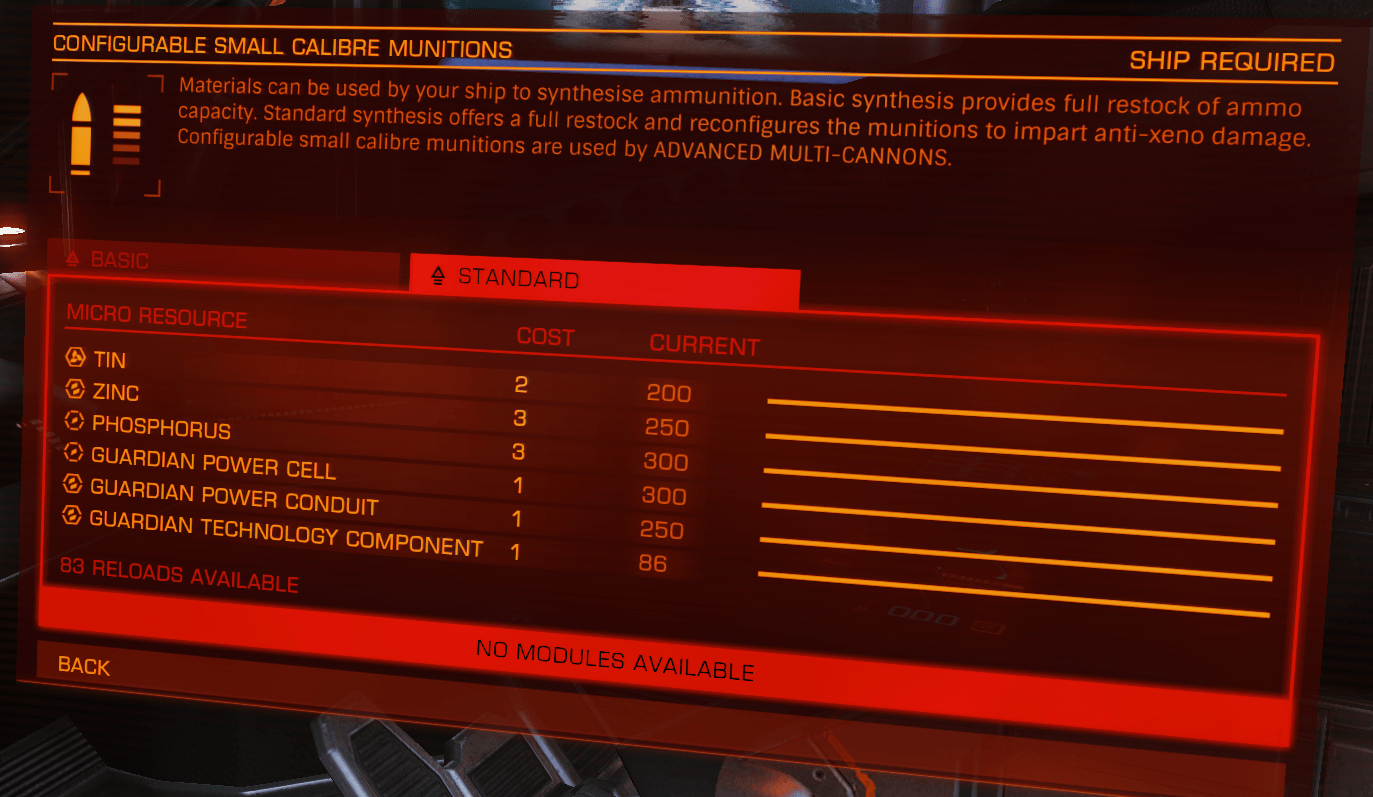Click the Guardian Power Cell hexagon icon
Viewport: 1373px width, 797px height.
point(72,452)
